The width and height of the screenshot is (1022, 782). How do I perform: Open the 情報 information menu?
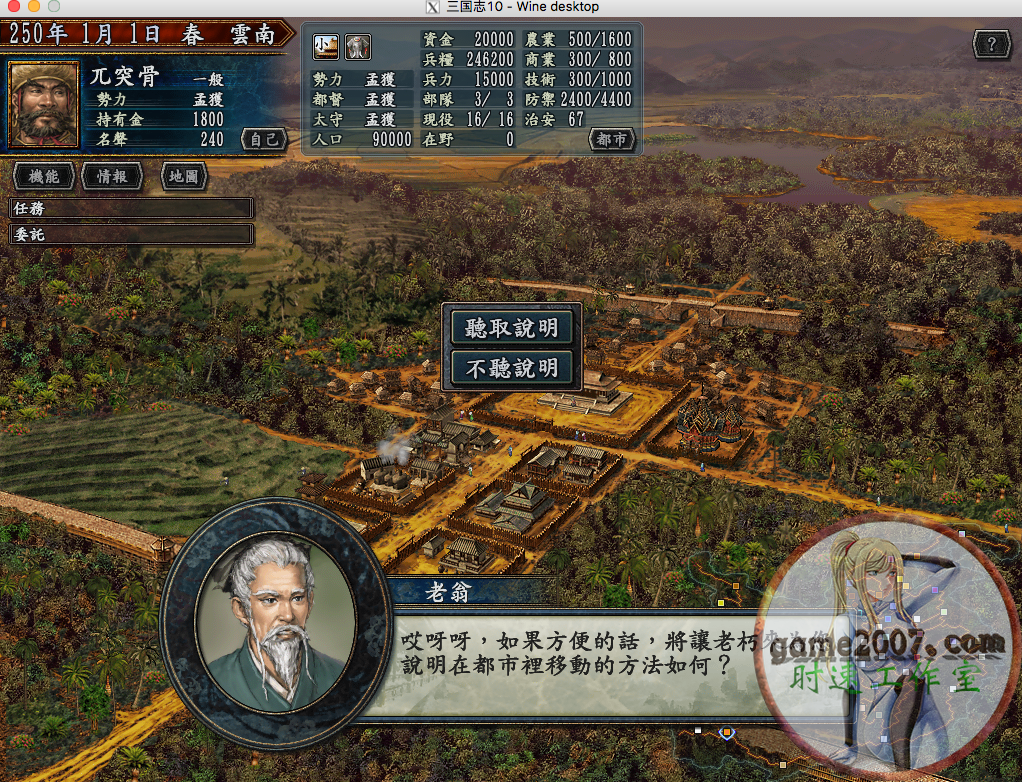click(111, 176)
